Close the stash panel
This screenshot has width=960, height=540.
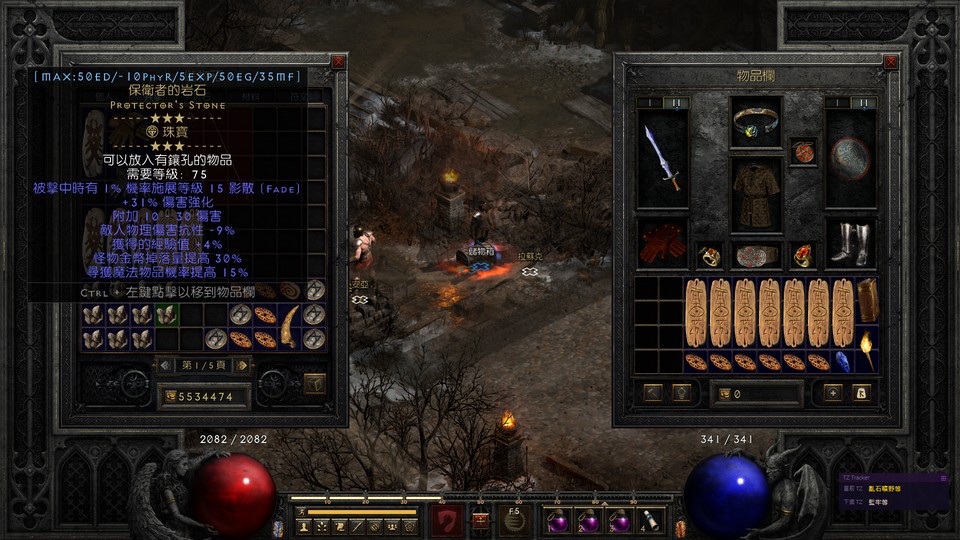tap(338, 61)
